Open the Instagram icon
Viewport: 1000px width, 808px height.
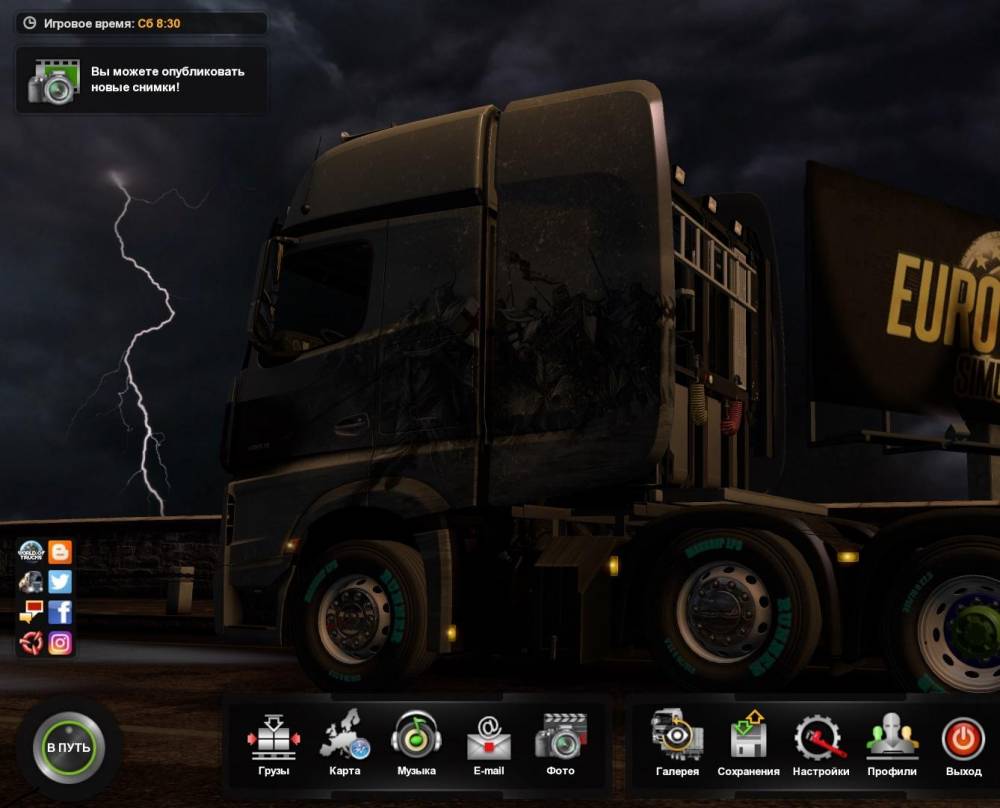tap(60, 643)
